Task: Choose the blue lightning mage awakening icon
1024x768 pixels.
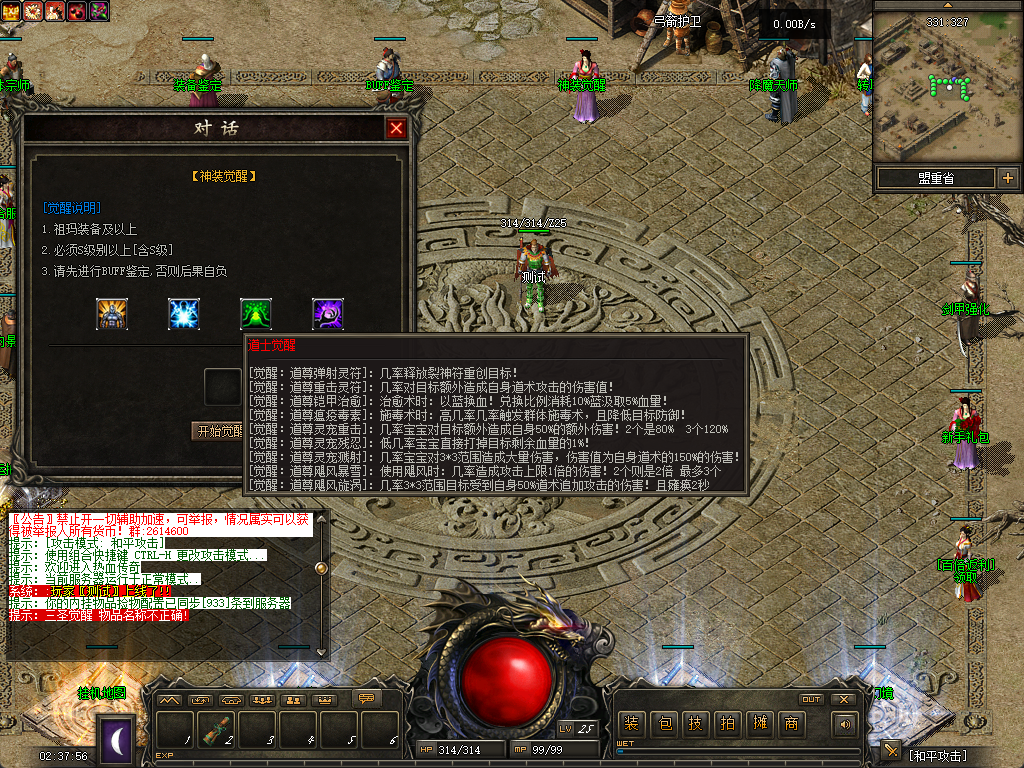Action: point(184,314)
